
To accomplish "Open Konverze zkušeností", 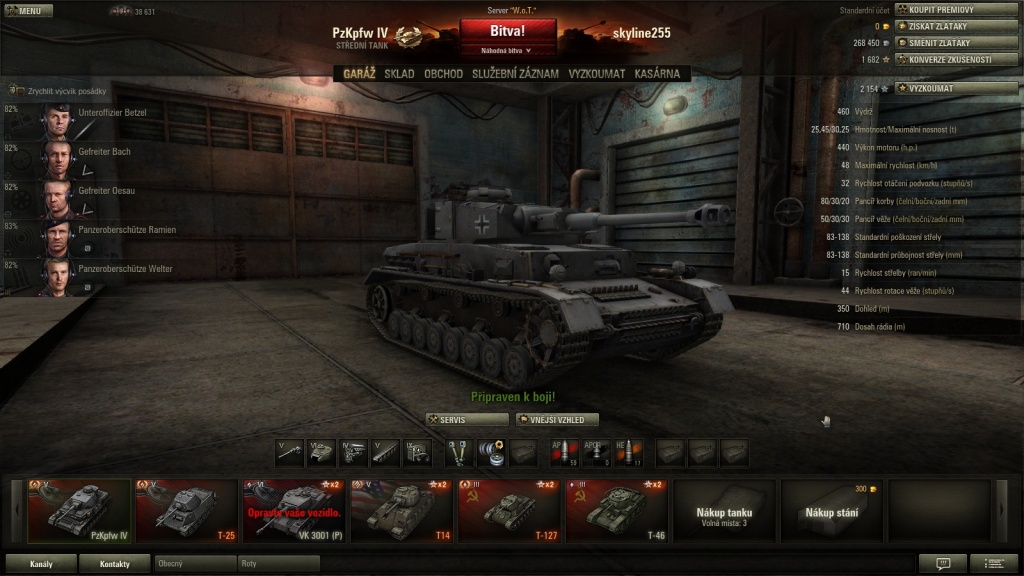I will 956,59.
